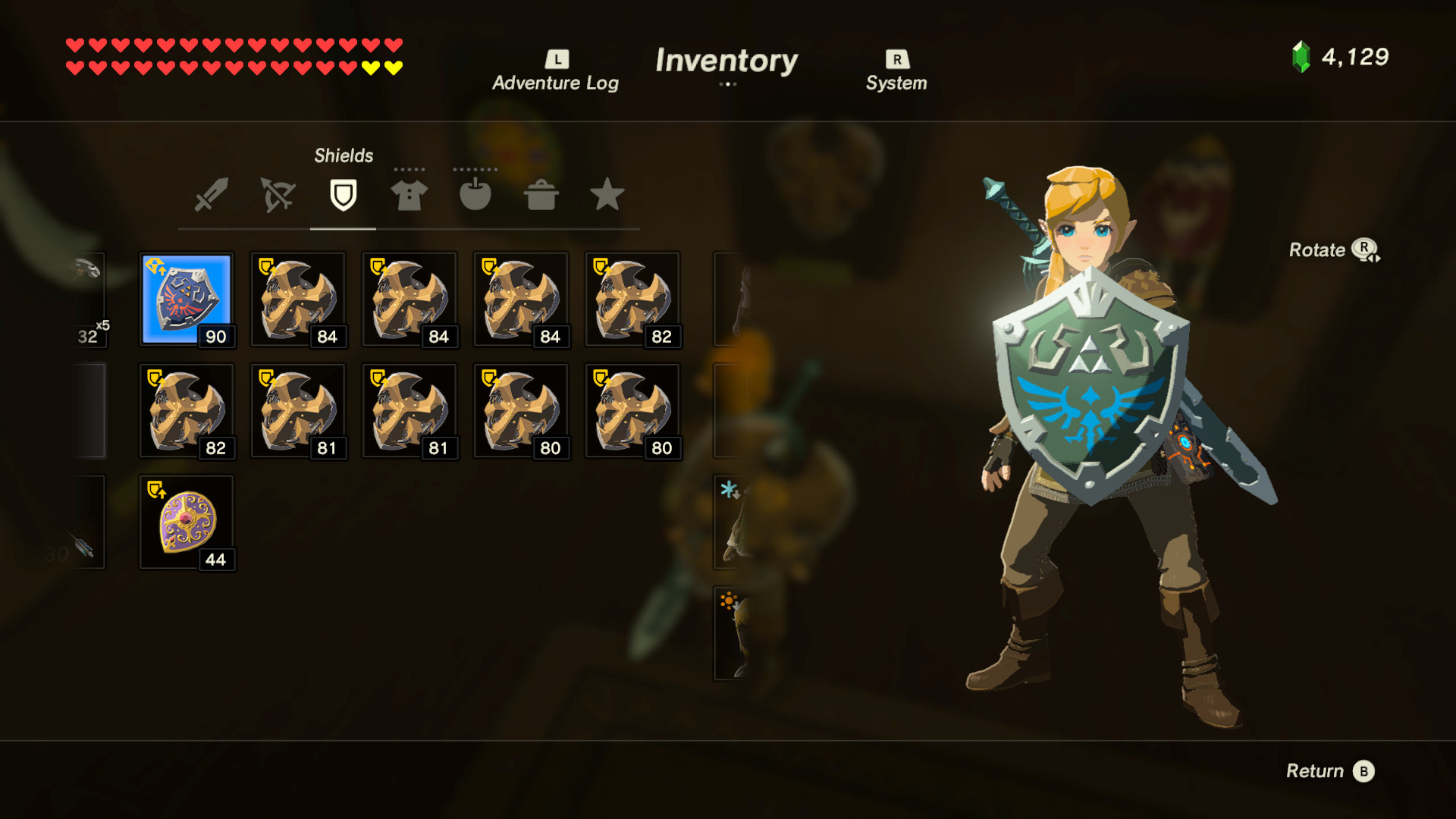
Task: Select the sword weapons category icon
Action: tap(210, 196)
